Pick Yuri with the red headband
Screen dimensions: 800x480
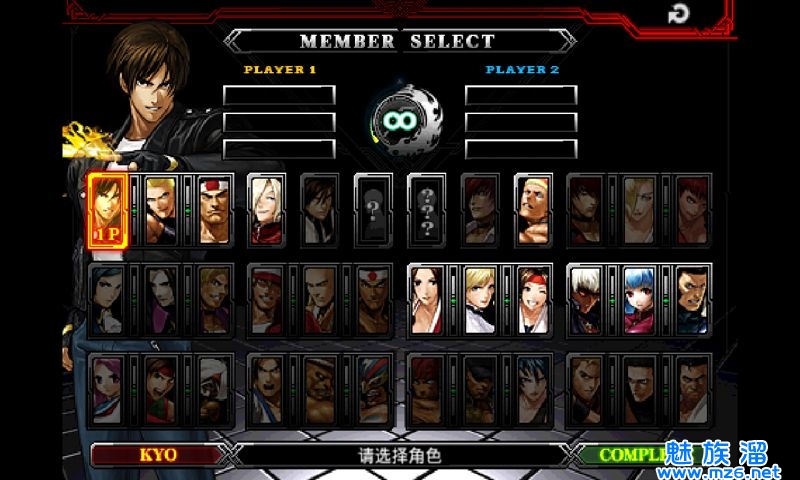pos(533,300)
